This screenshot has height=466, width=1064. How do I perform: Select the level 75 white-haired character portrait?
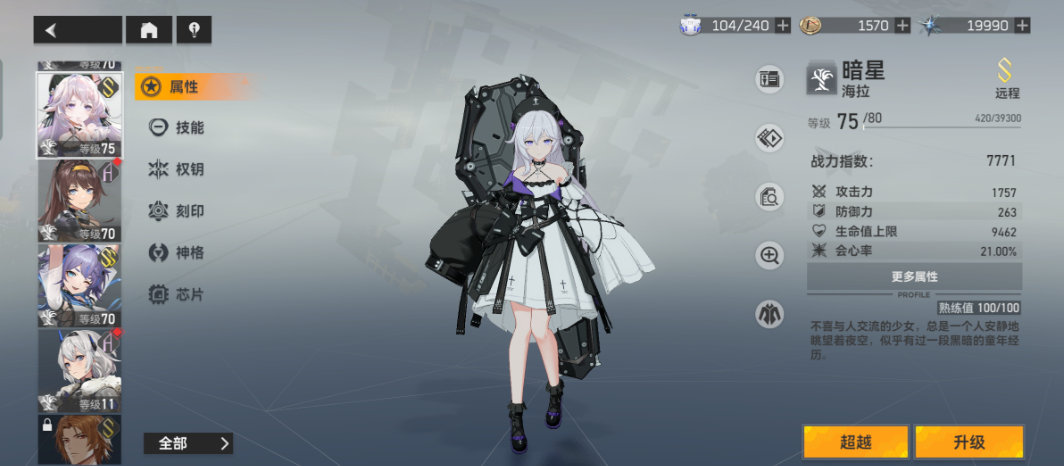[79, 115]
